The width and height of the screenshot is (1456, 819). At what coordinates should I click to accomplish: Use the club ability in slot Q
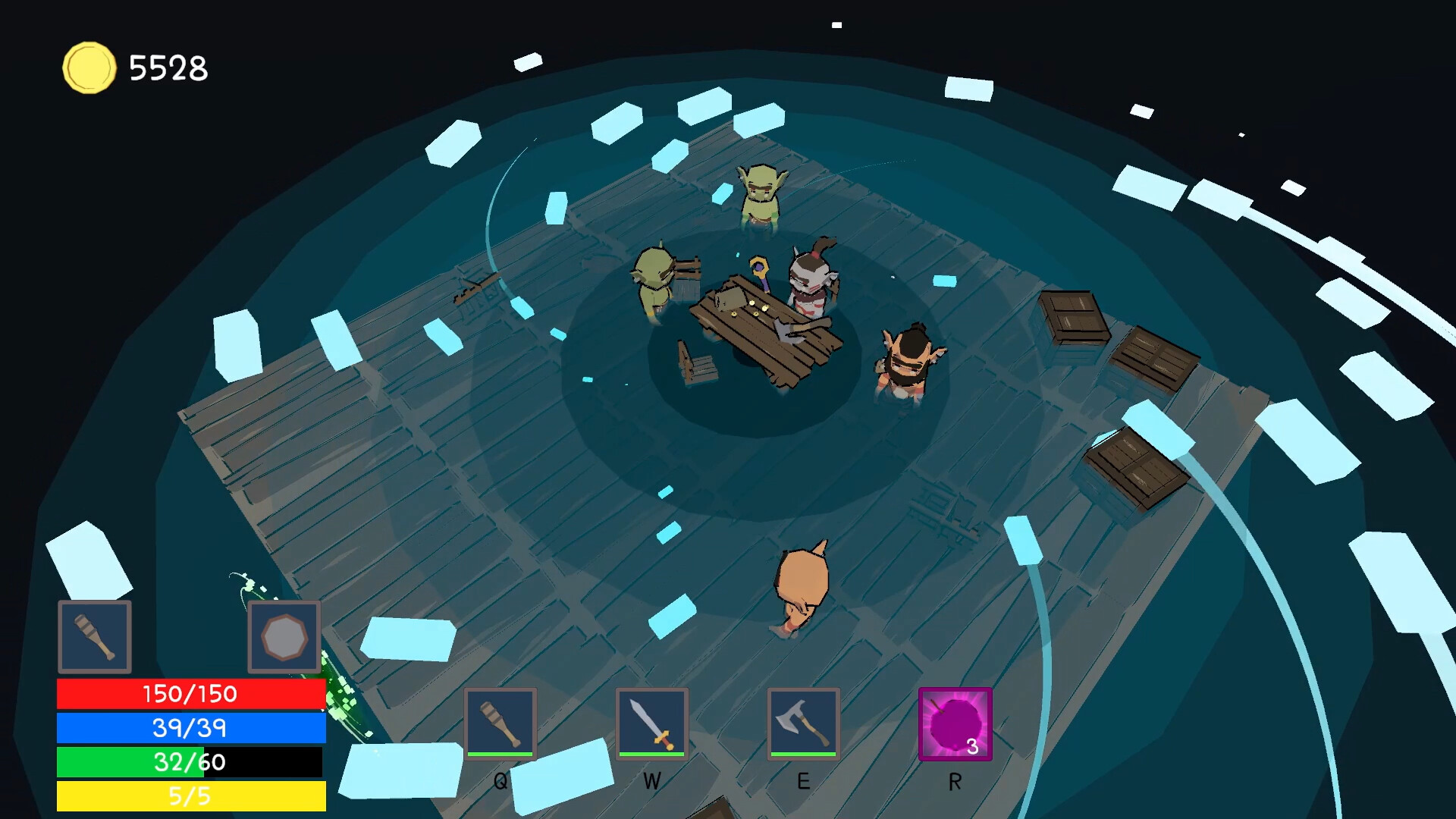click(x=500, y=724)
